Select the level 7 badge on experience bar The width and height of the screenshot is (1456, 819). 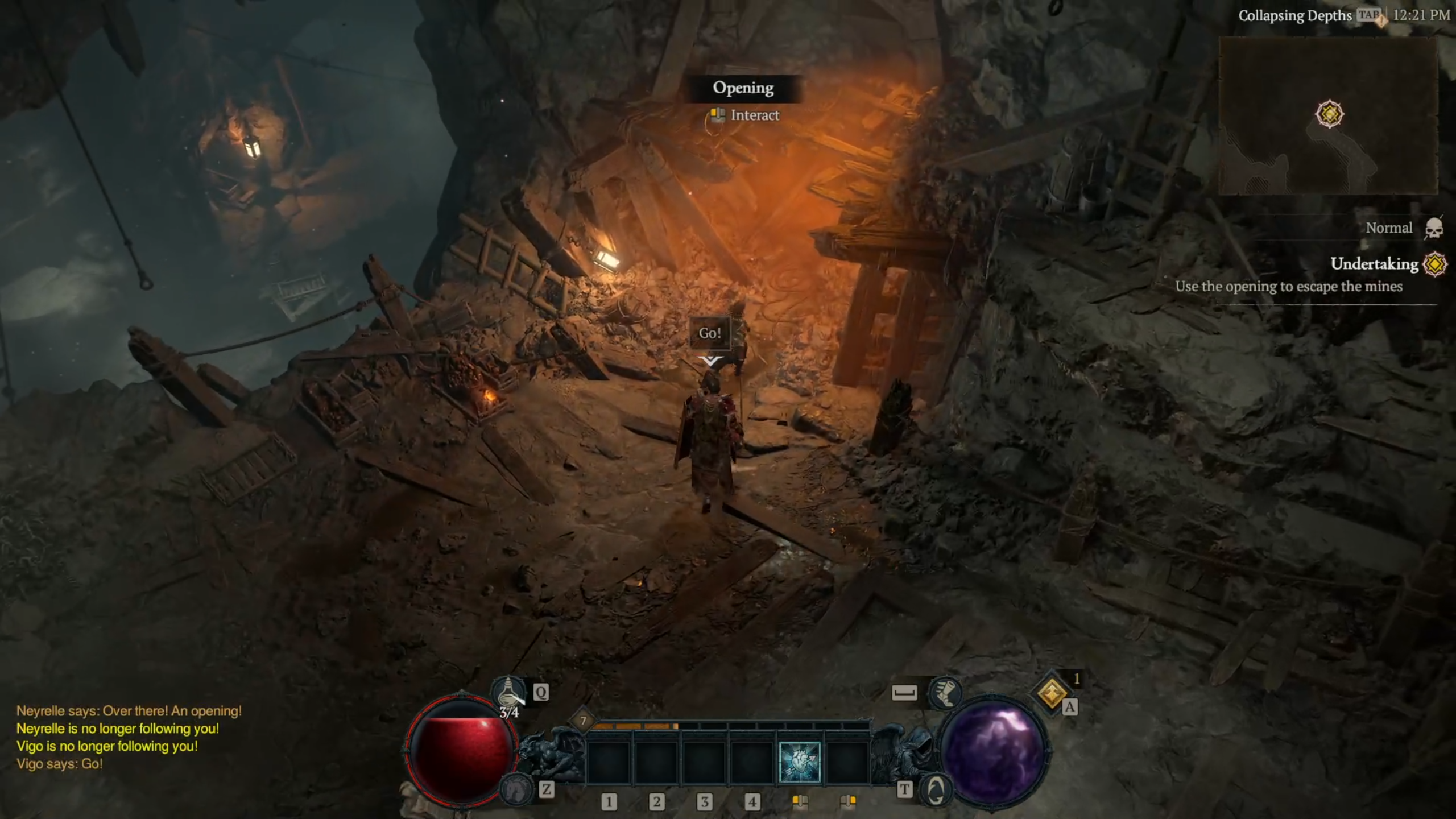click(583, 721)
